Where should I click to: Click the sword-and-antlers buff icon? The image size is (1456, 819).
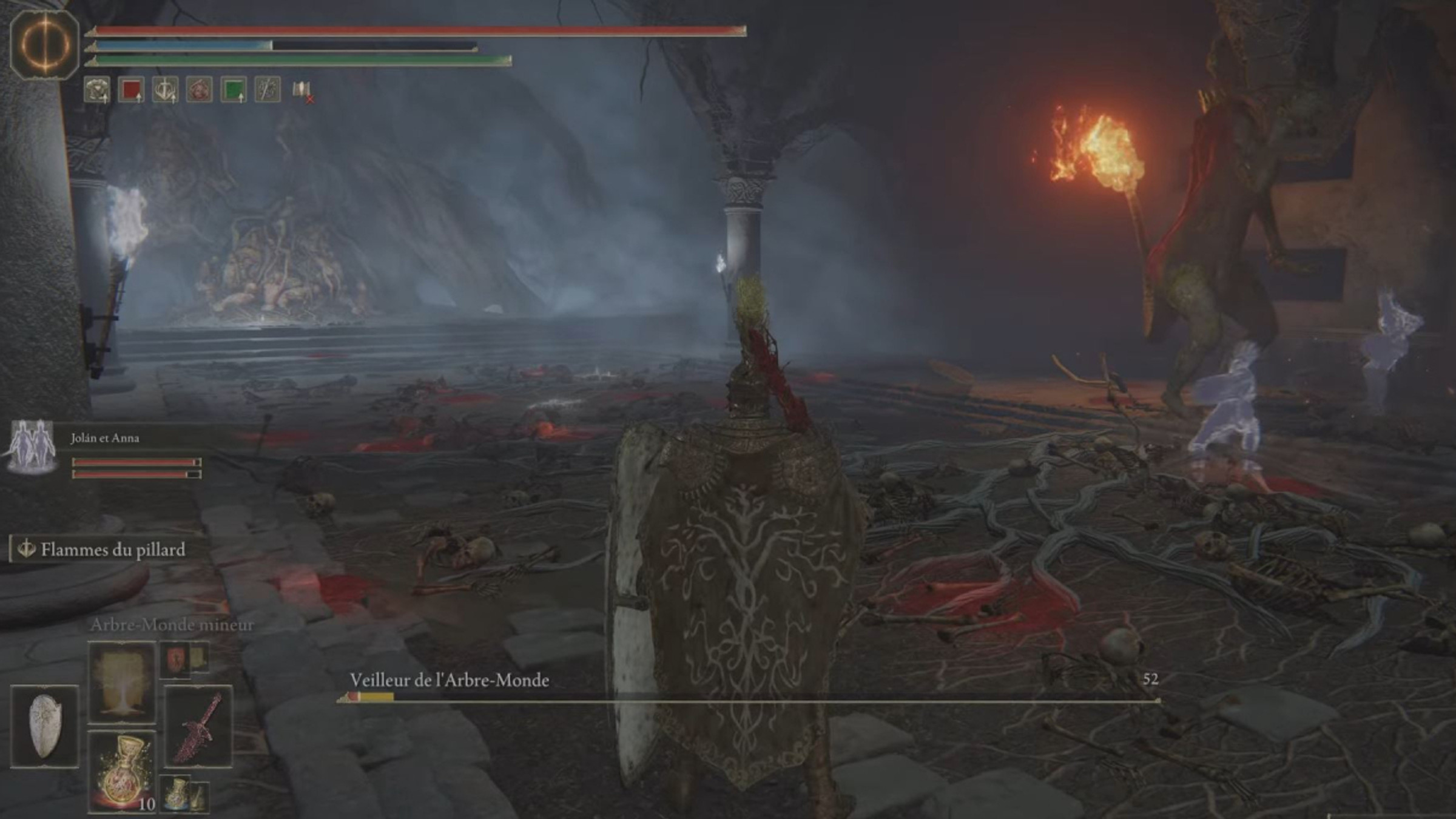click(165, 90)
